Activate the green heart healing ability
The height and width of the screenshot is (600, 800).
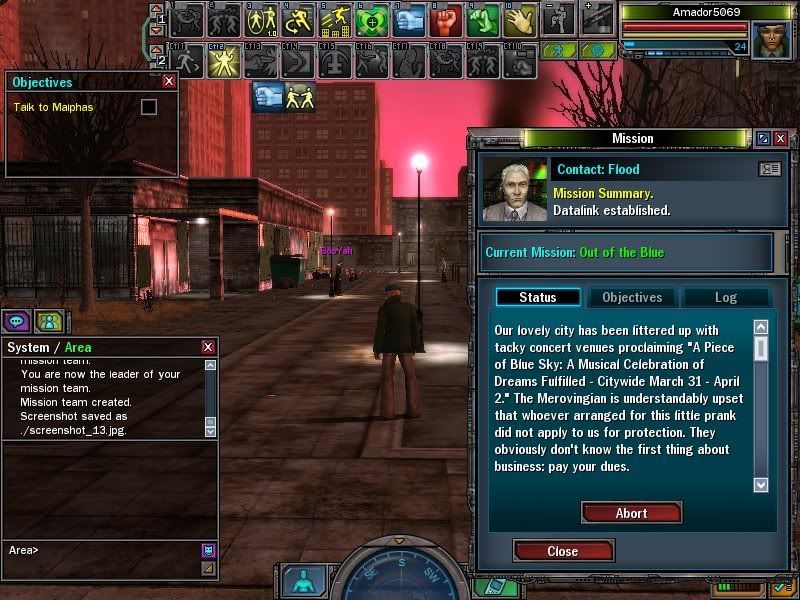point(371,18)
